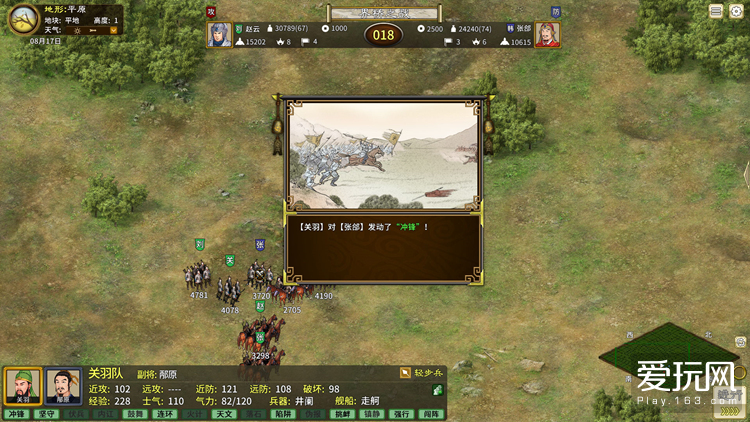This screenshot has height=422, width=750.
Task: Click the 轻步兵 troop type badge
Action: coord(420,372)
